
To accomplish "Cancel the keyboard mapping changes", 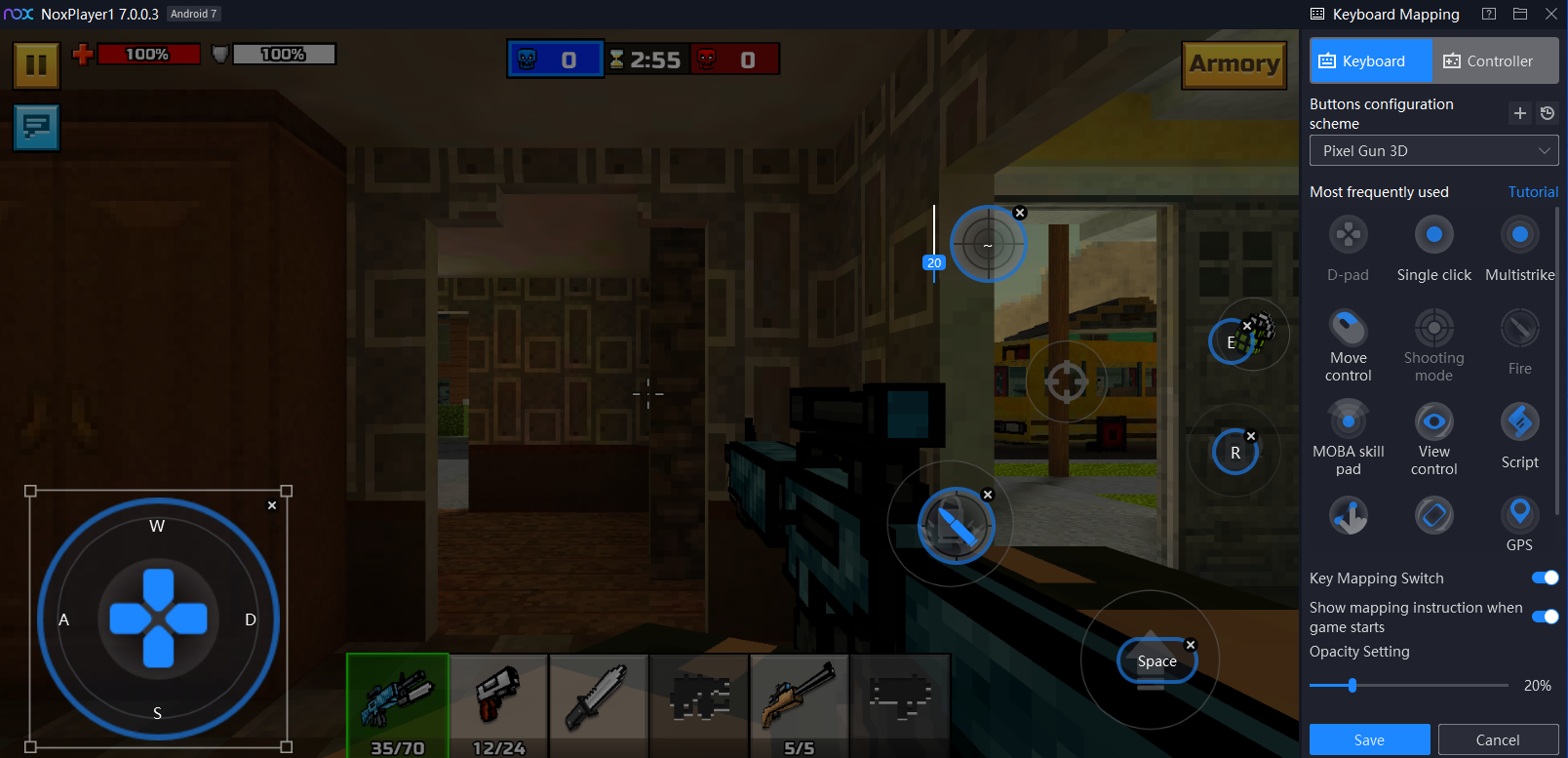I will click(1498, 740).
